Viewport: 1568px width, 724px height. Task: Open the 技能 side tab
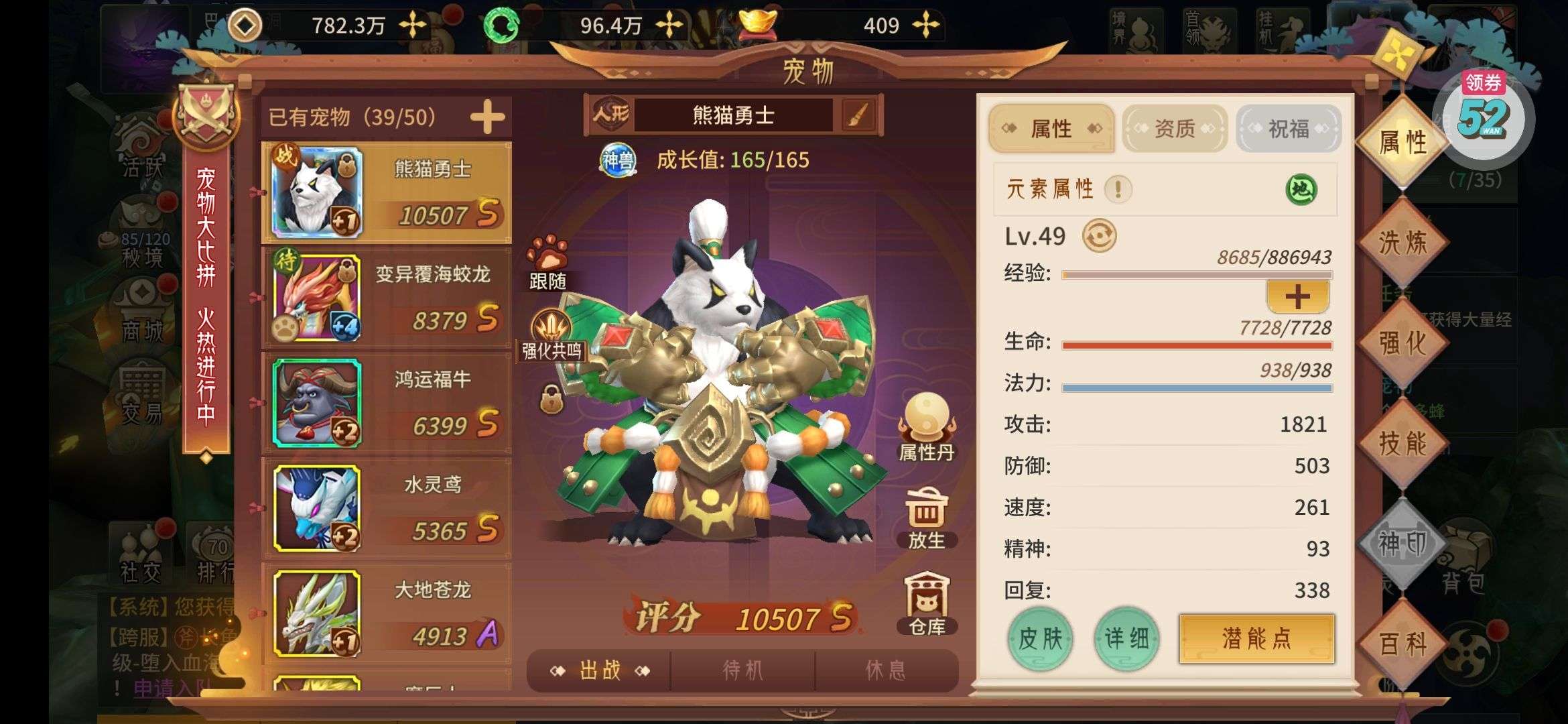click(x=1402, y=443)
